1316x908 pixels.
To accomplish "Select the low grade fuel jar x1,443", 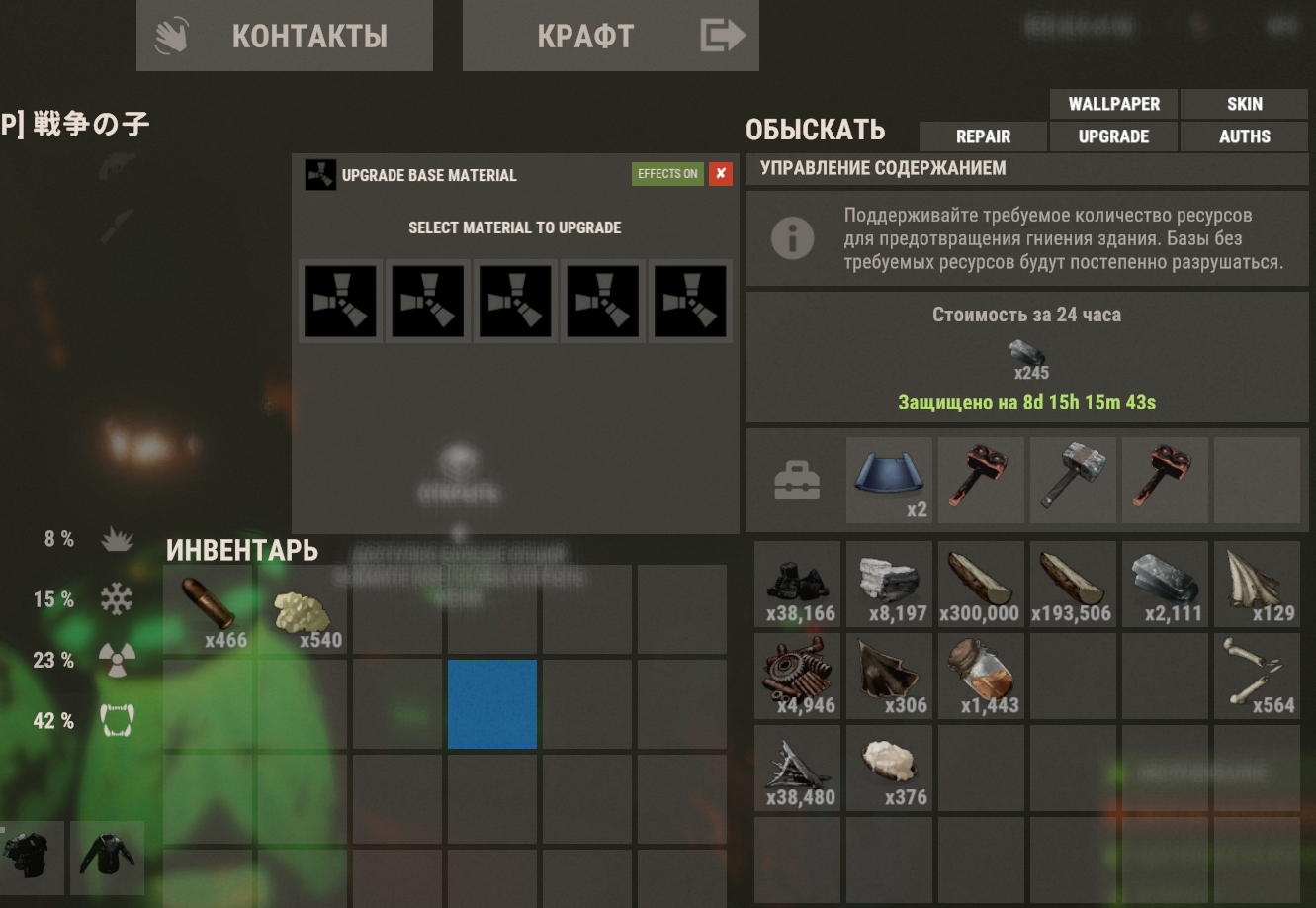I will click(x=981, y=676).
